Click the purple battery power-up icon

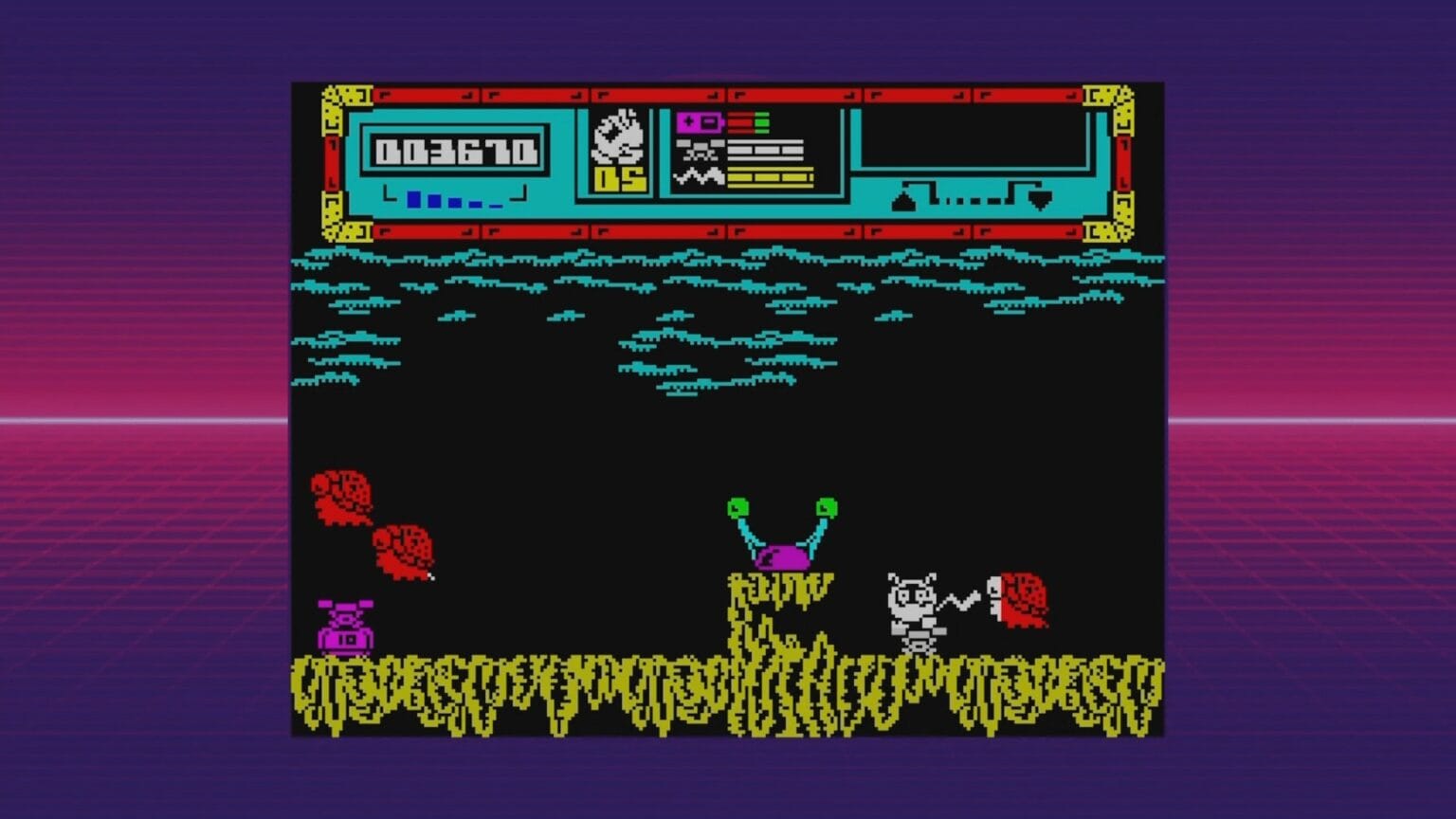click(699, 123)
